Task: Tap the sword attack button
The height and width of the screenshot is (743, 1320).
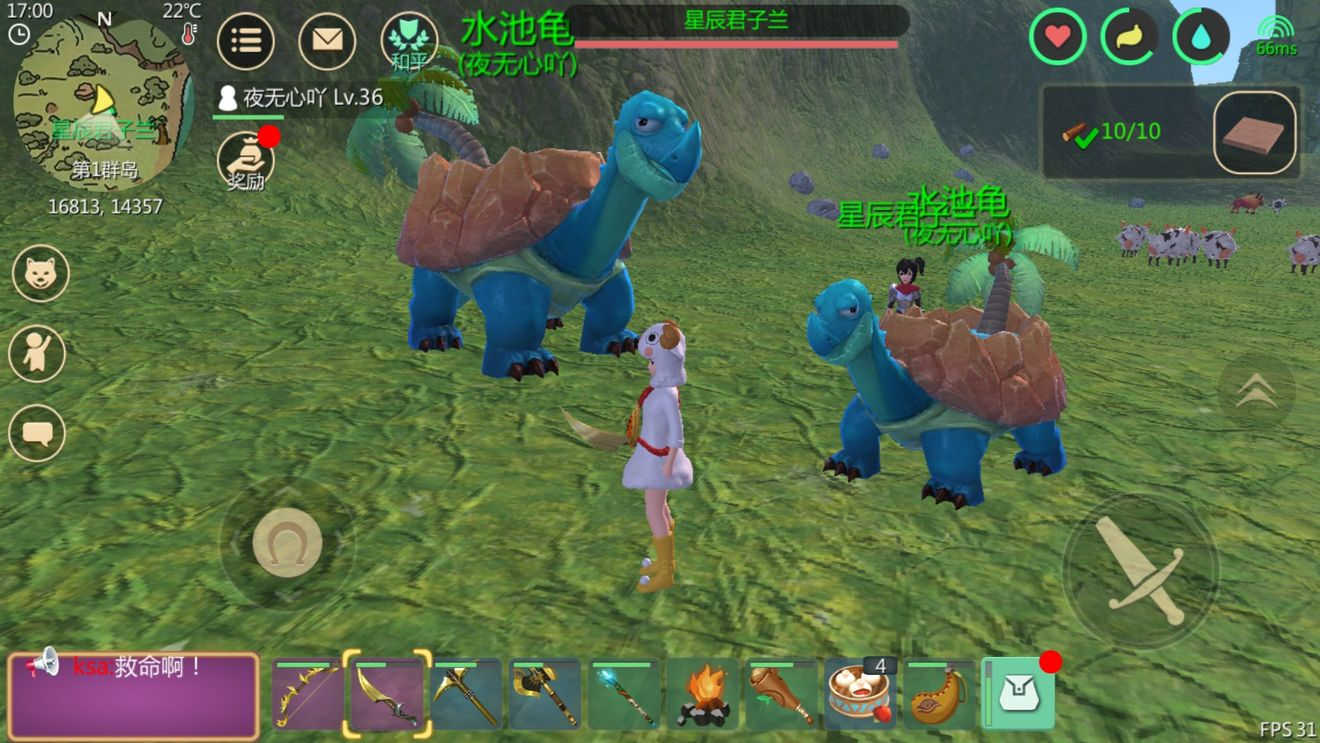Action: (1140, 571)
